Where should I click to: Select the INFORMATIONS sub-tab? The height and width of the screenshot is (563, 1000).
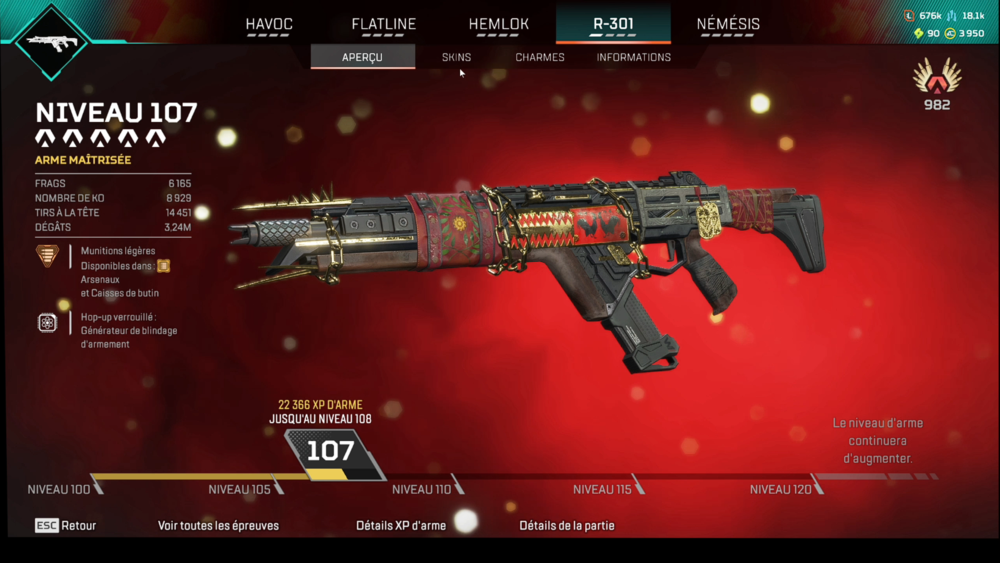click(634, 57)
